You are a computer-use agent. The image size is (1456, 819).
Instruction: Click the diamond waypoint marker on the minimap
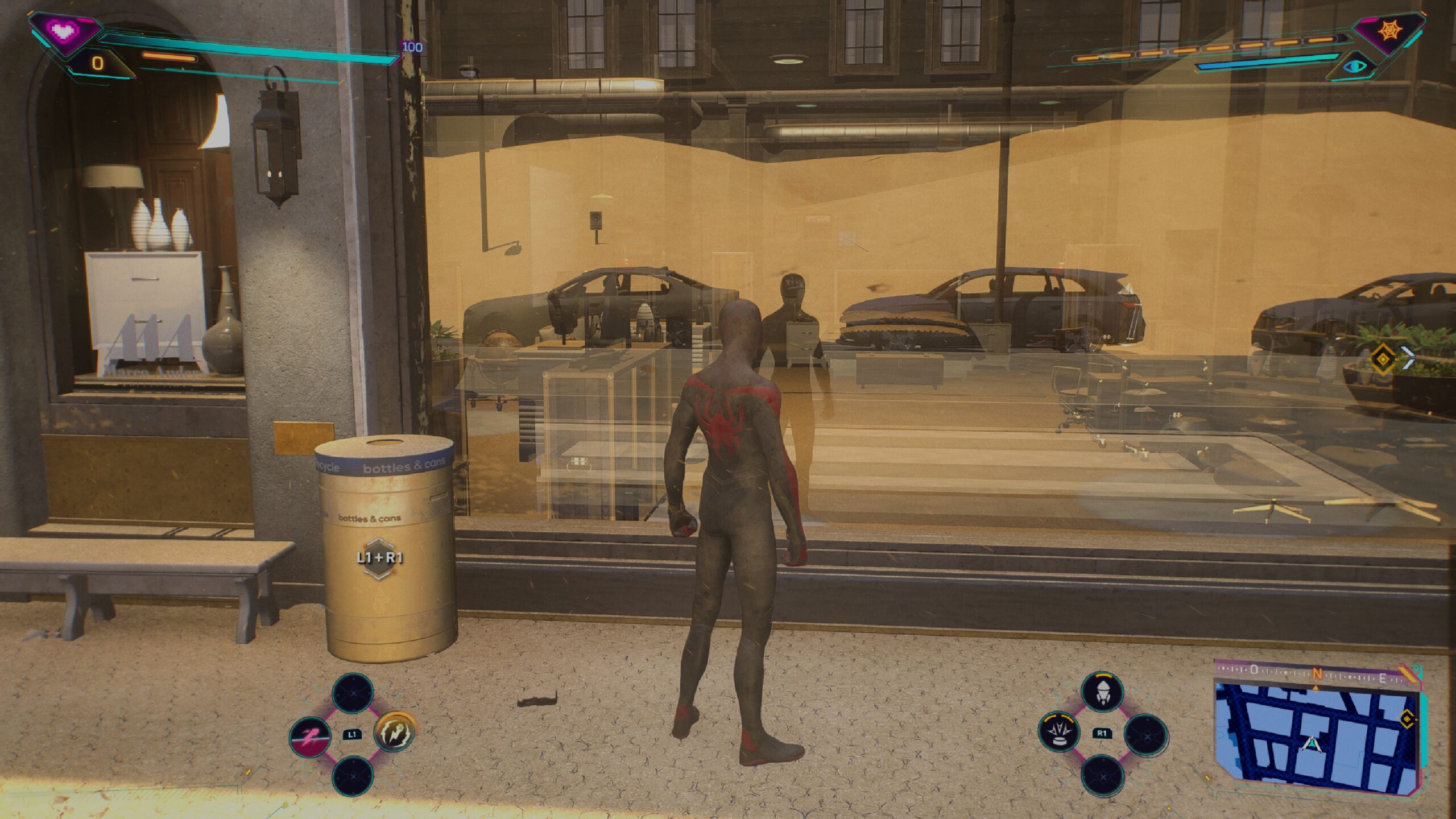1407,719
